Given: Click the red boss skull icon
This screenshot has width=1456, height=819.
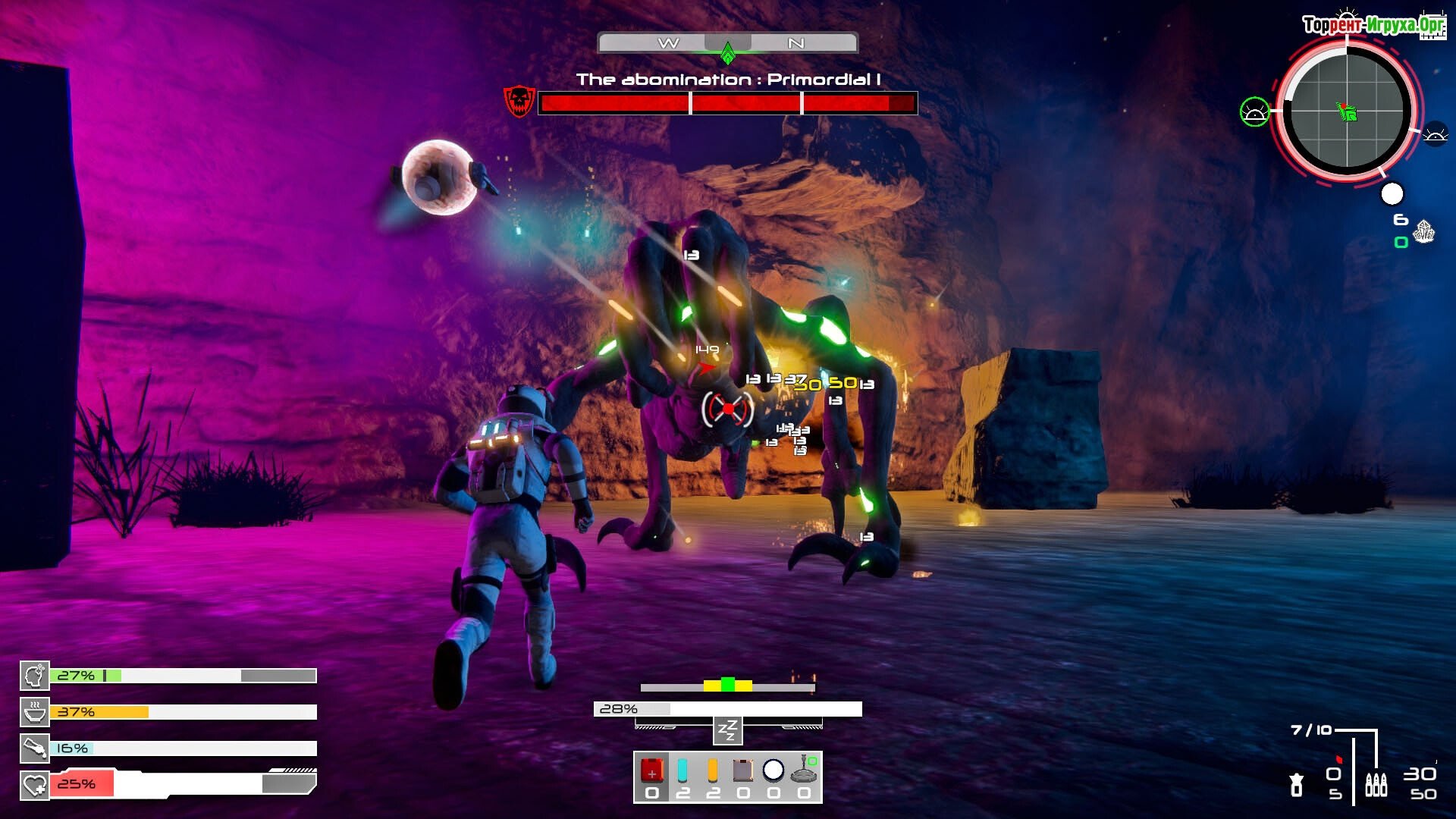Looking at the screenshot, I should click(x=519, y=102).
